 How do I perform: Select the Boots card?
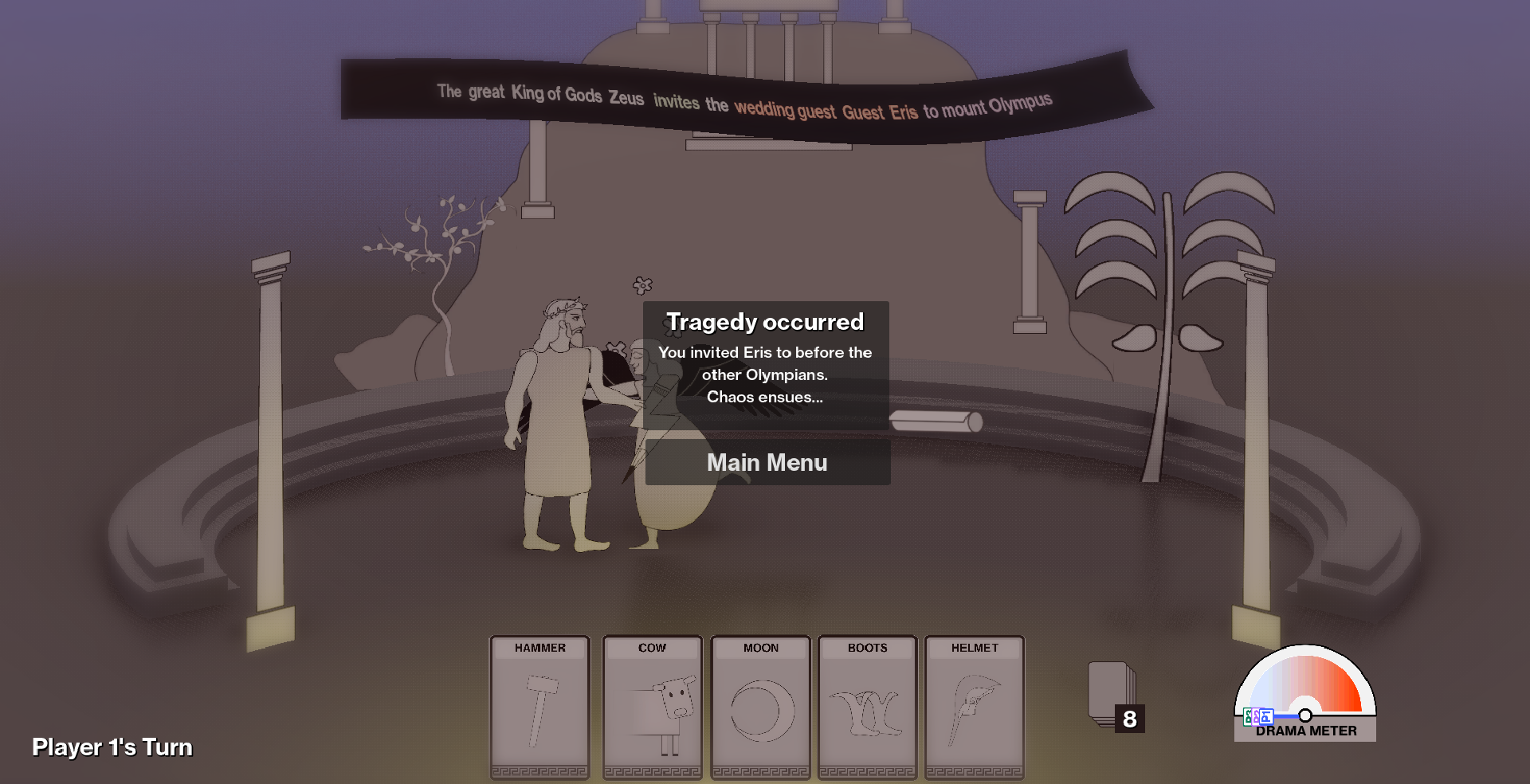(867, 707)
